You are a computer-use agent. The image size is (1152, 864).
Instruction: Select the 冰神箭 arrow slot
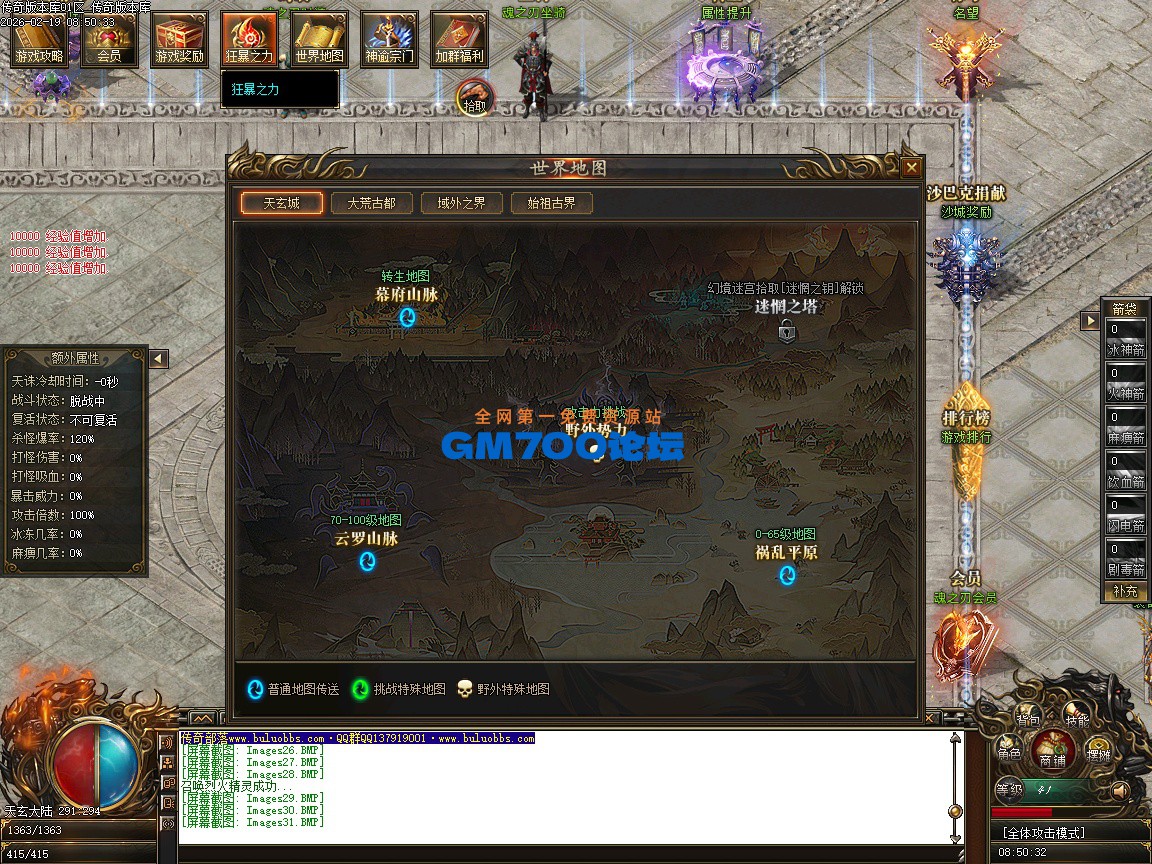pyautogui.click(x=1125, y=340)
